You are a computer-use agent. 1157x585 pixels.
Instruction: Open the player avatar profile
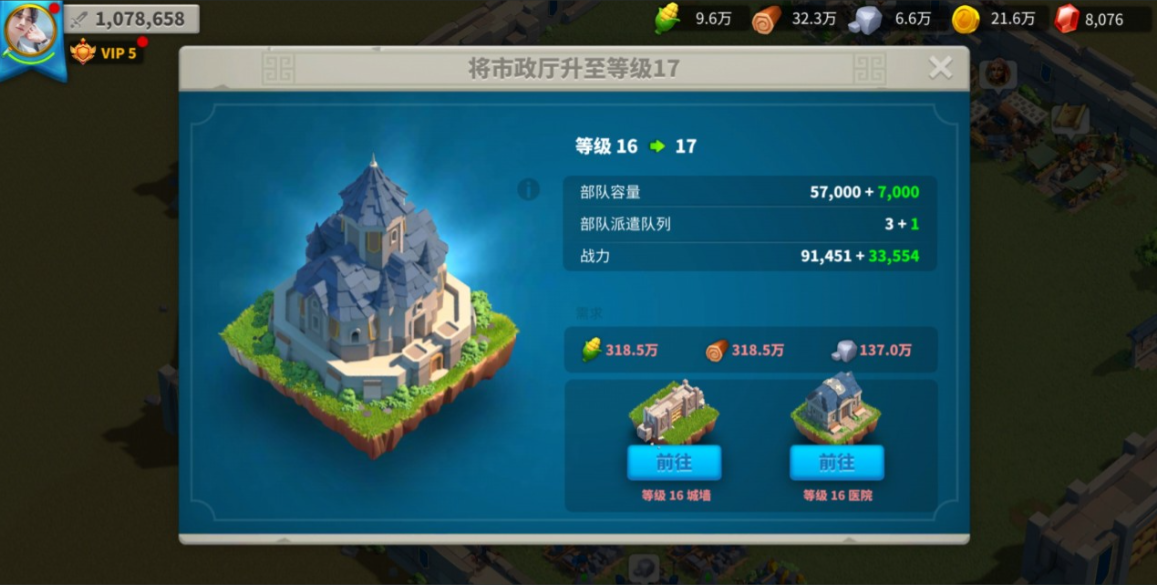pos(30,31)
